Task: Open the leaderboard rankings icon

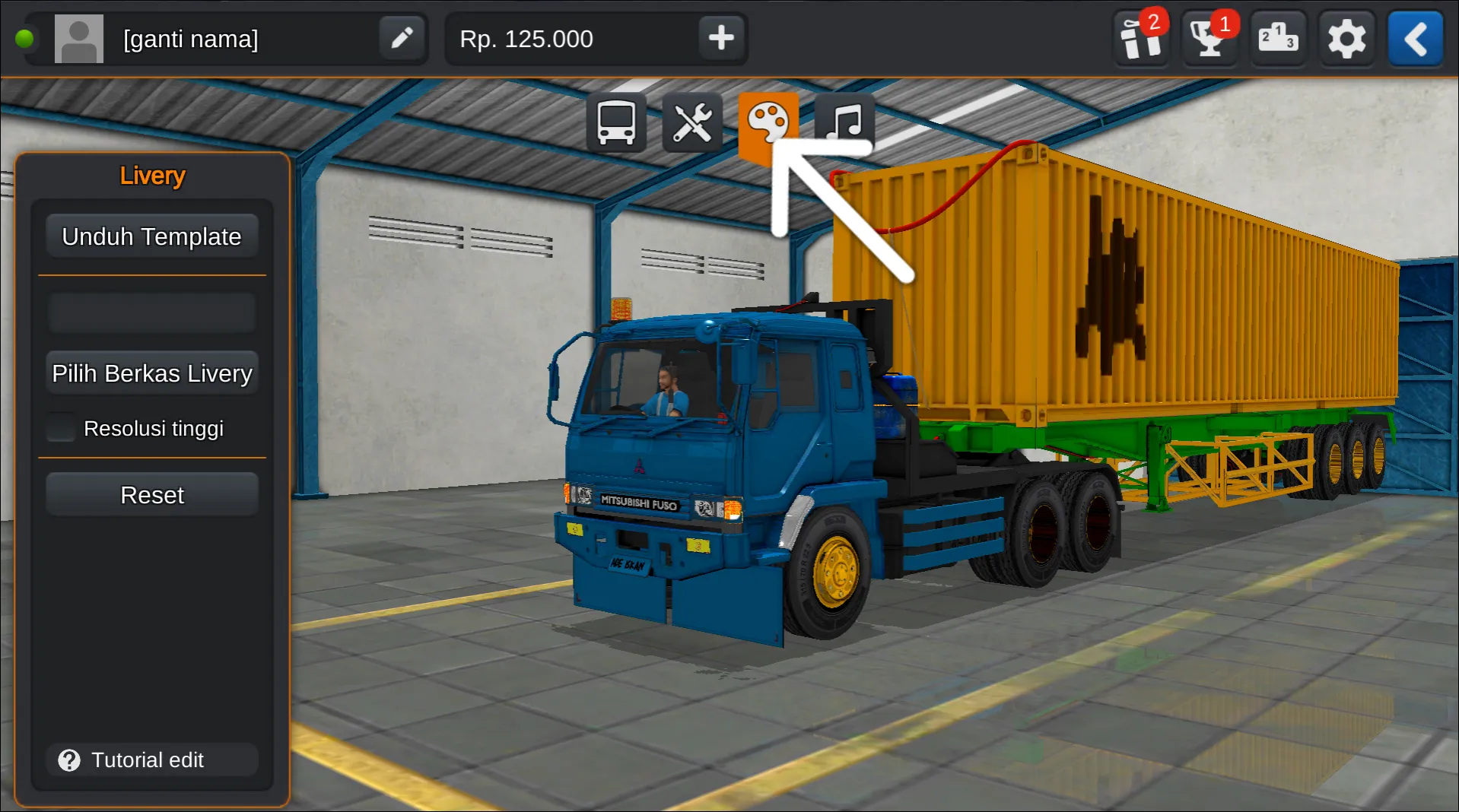Action: click(x=1277, y=38)
